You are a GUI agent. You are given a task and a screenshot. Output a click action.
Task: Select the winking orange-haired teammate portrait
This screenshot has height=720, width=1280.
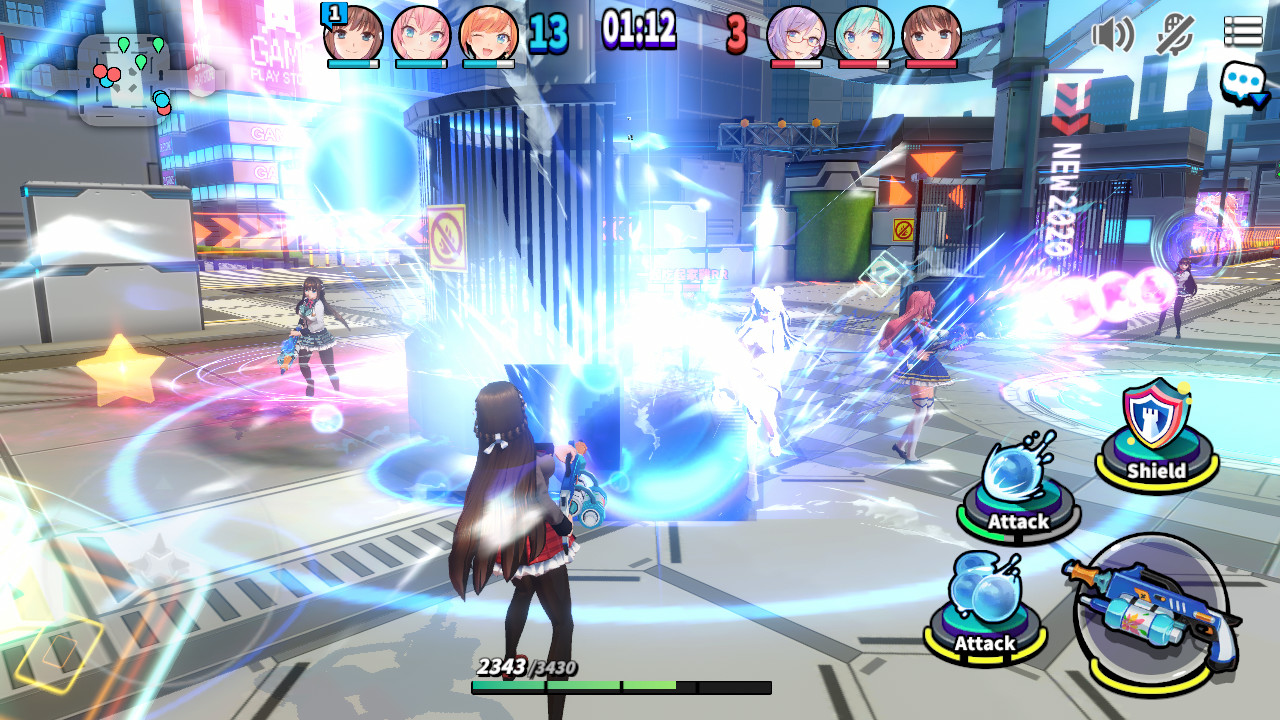tap(488, 33)
